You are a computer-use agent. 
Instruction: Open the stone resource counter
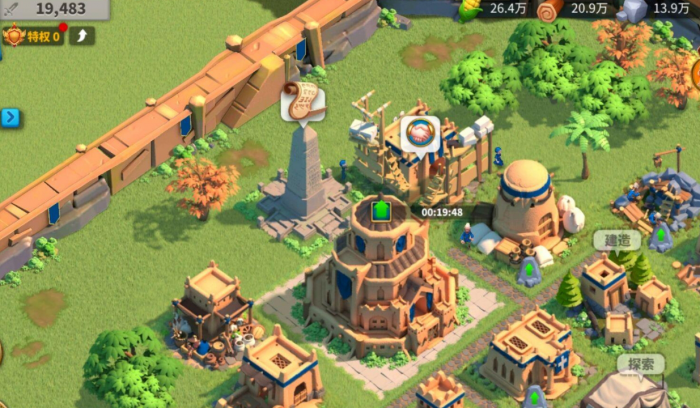(655, 9)
